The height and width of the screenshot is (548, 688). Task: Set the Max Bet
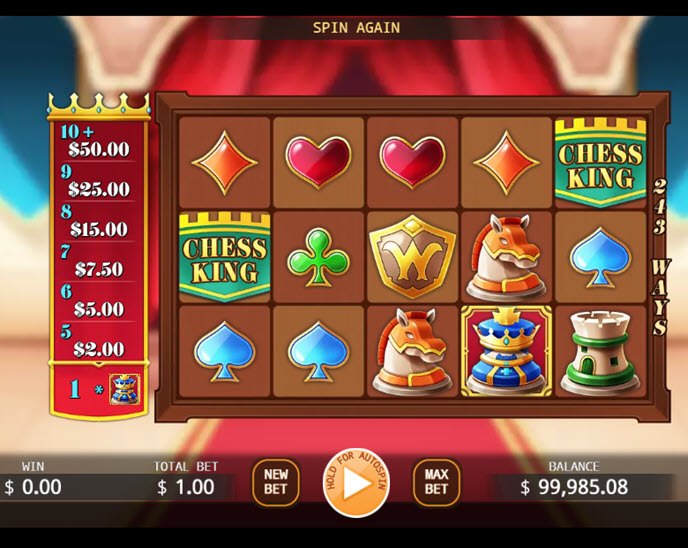pos(436,482)
